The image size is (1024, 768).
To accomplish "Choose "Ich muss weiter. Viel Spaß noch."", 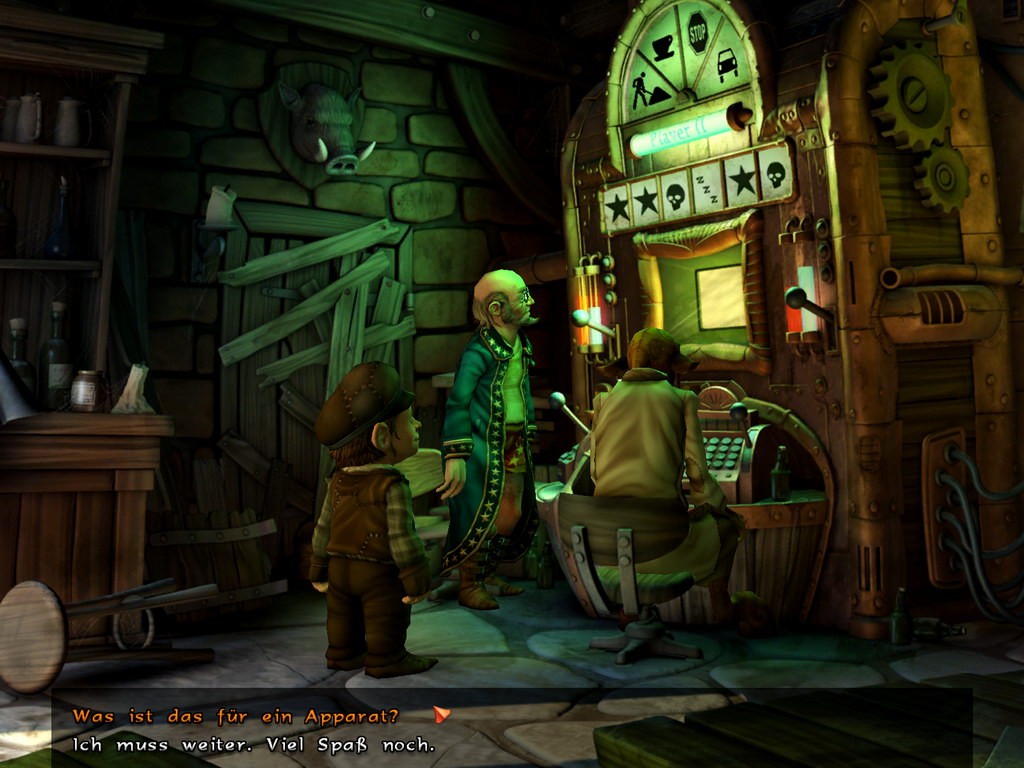I will 254,745.
